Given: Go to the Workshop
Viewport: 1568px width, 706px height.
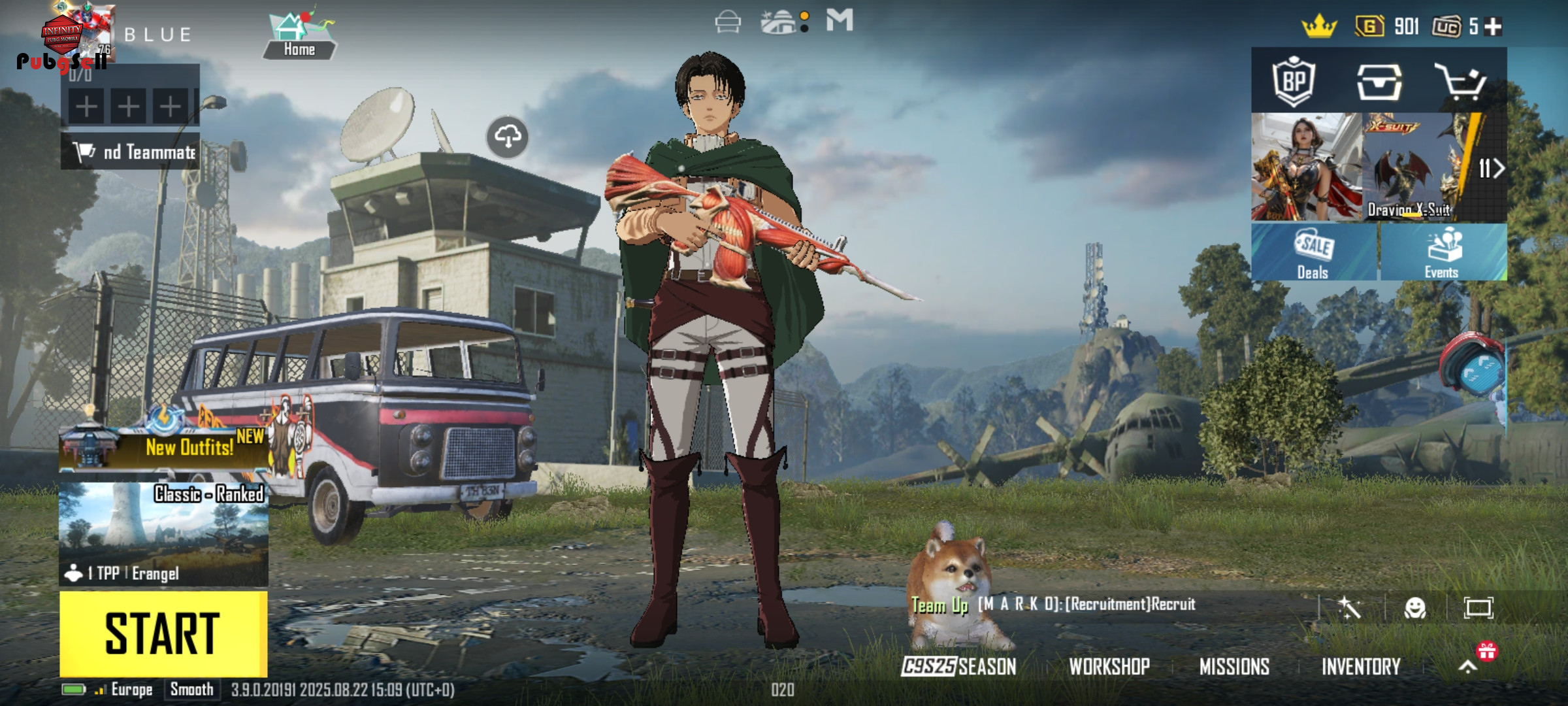Looking at the screenshot, I should click(1109, 666).
